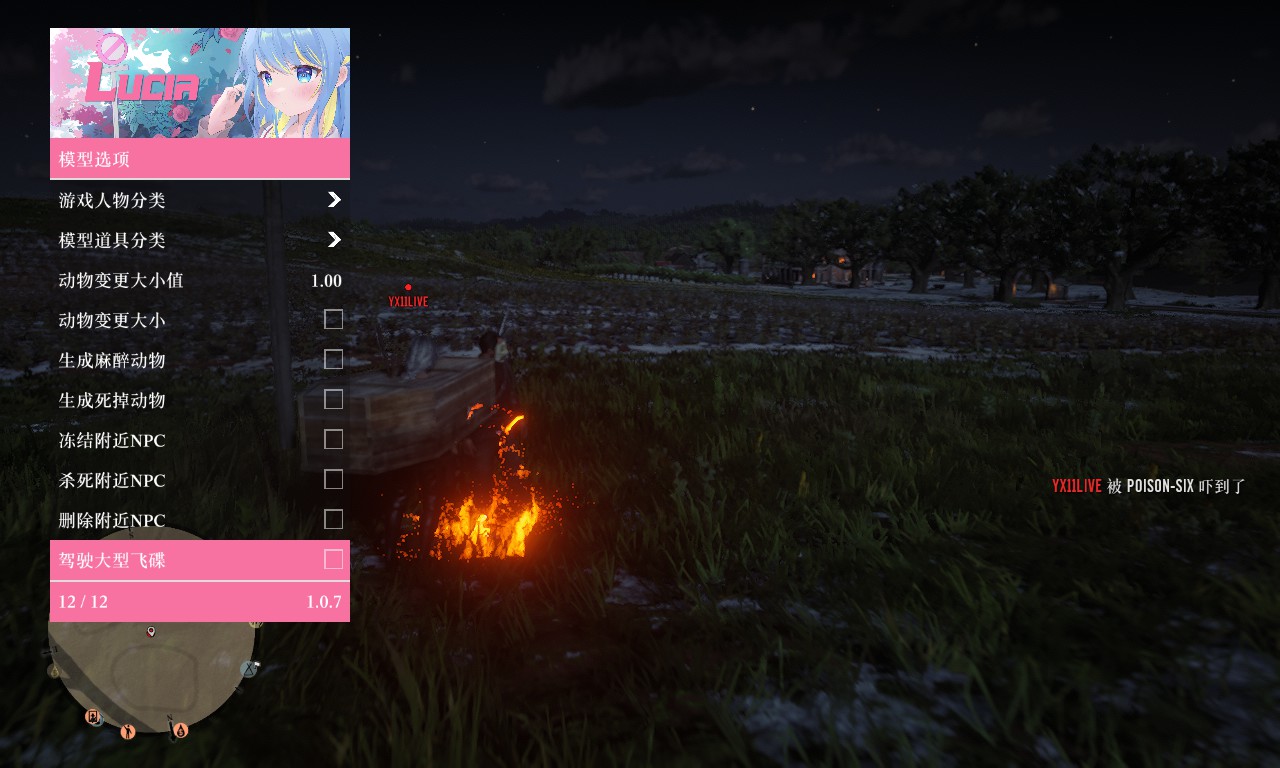Viewport: 1280px width, 768px height.
Task: Open the 模型道具分类 submenu
Action: click(x=200, y=240)
